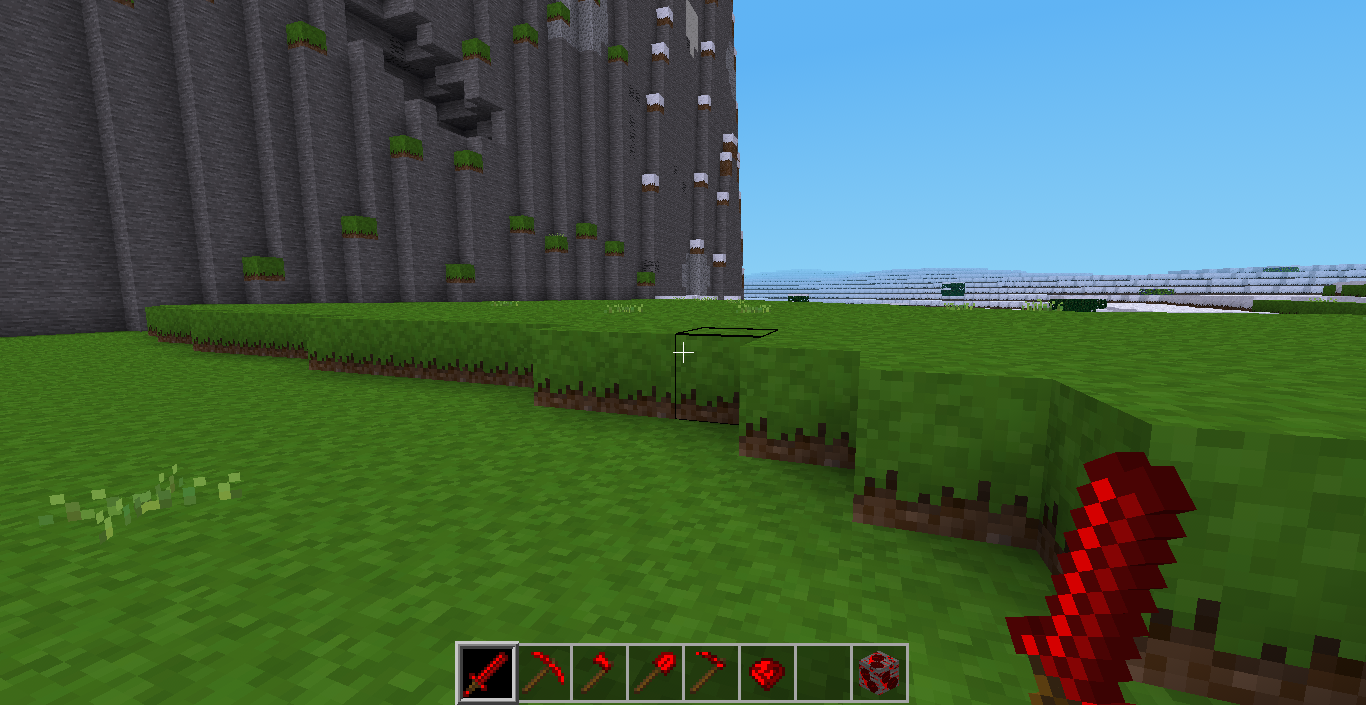Choose the red ore block slot

(x=880, y=671)
